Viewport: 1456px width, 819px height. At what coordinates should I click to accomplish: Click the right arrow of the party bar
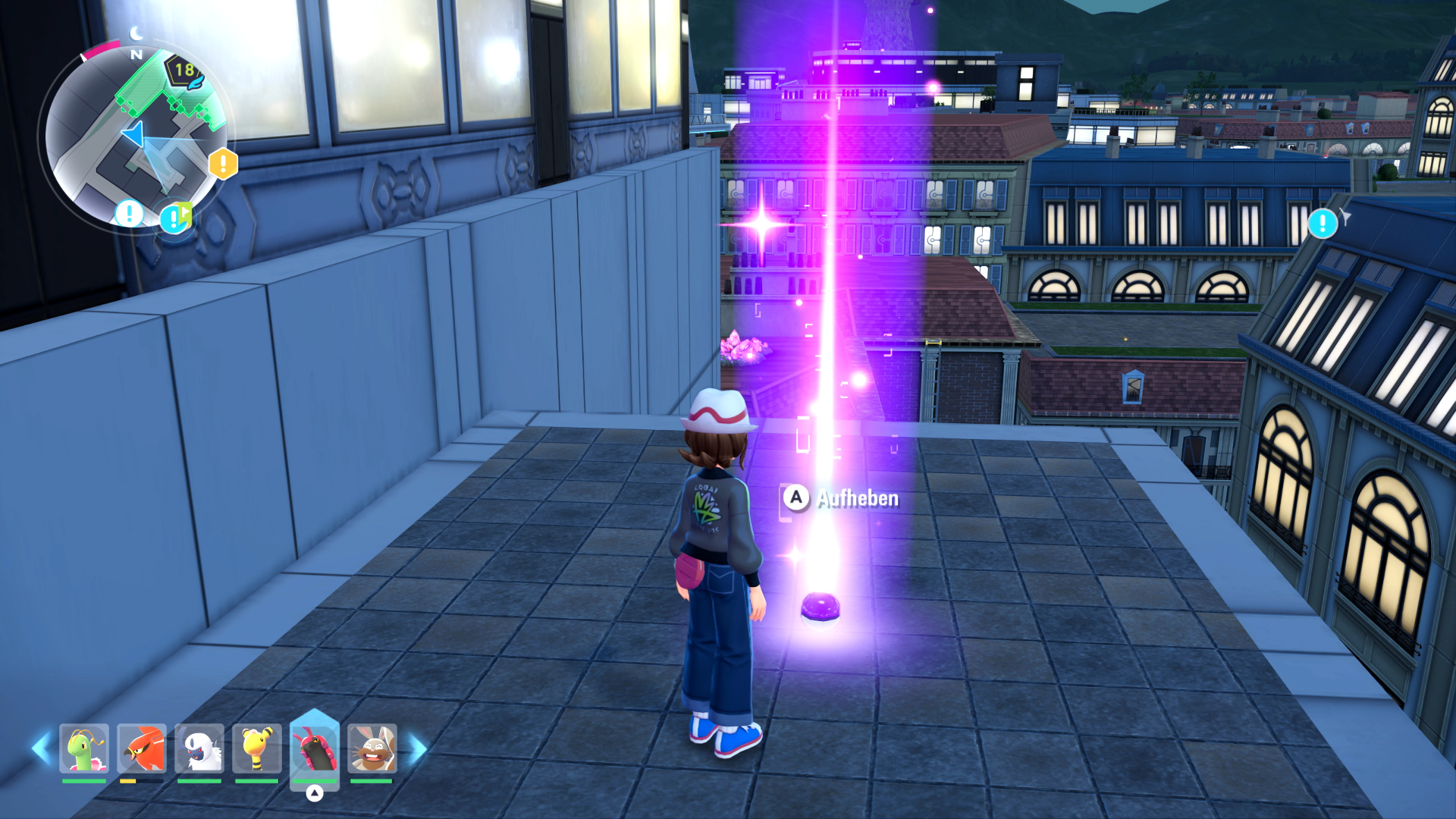pyautogui.click(x=418, y=748)
